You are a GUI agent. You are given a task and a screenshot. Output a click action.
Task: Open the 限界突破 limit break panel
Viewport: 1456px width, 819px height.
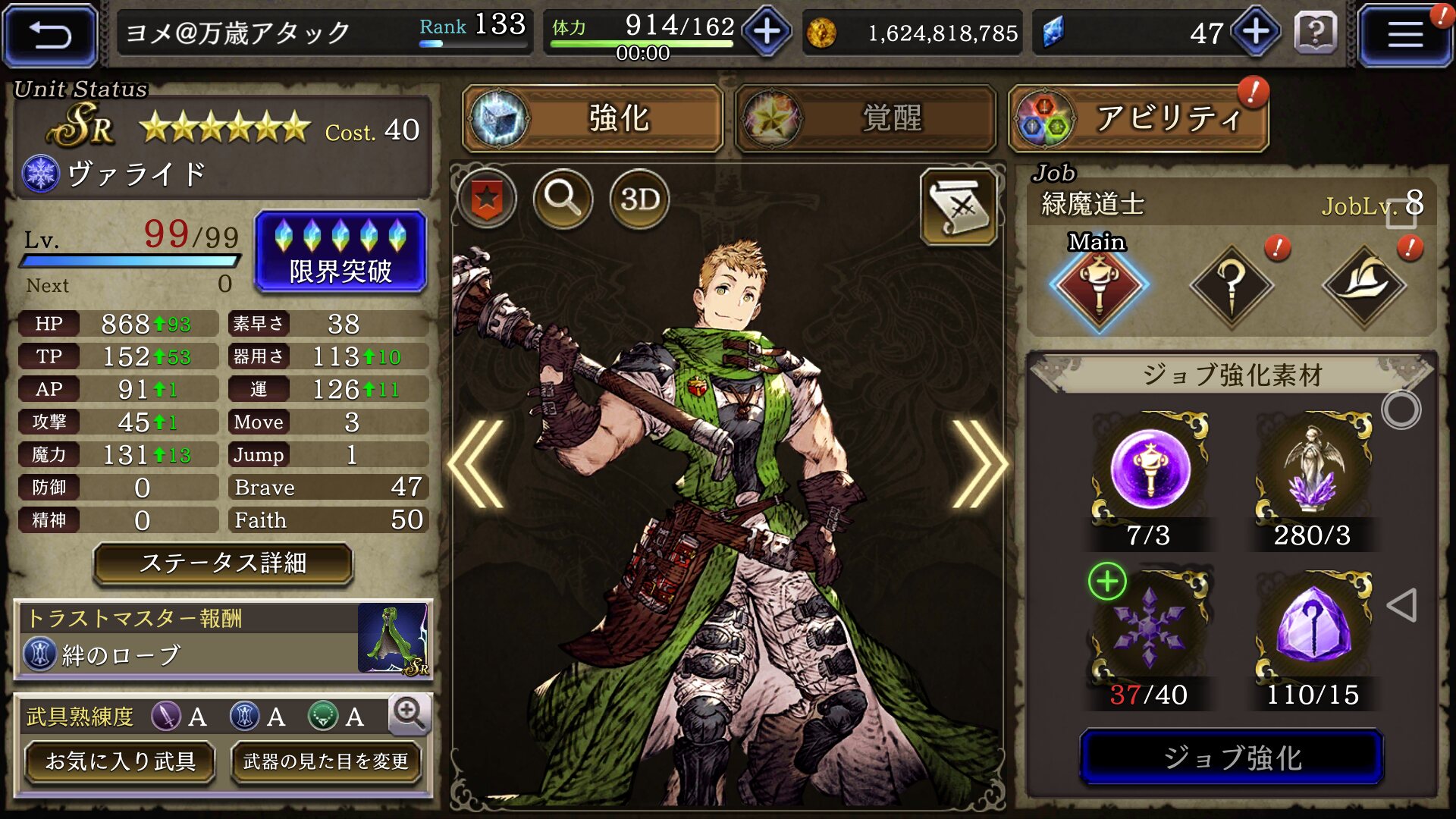point(340,252)
